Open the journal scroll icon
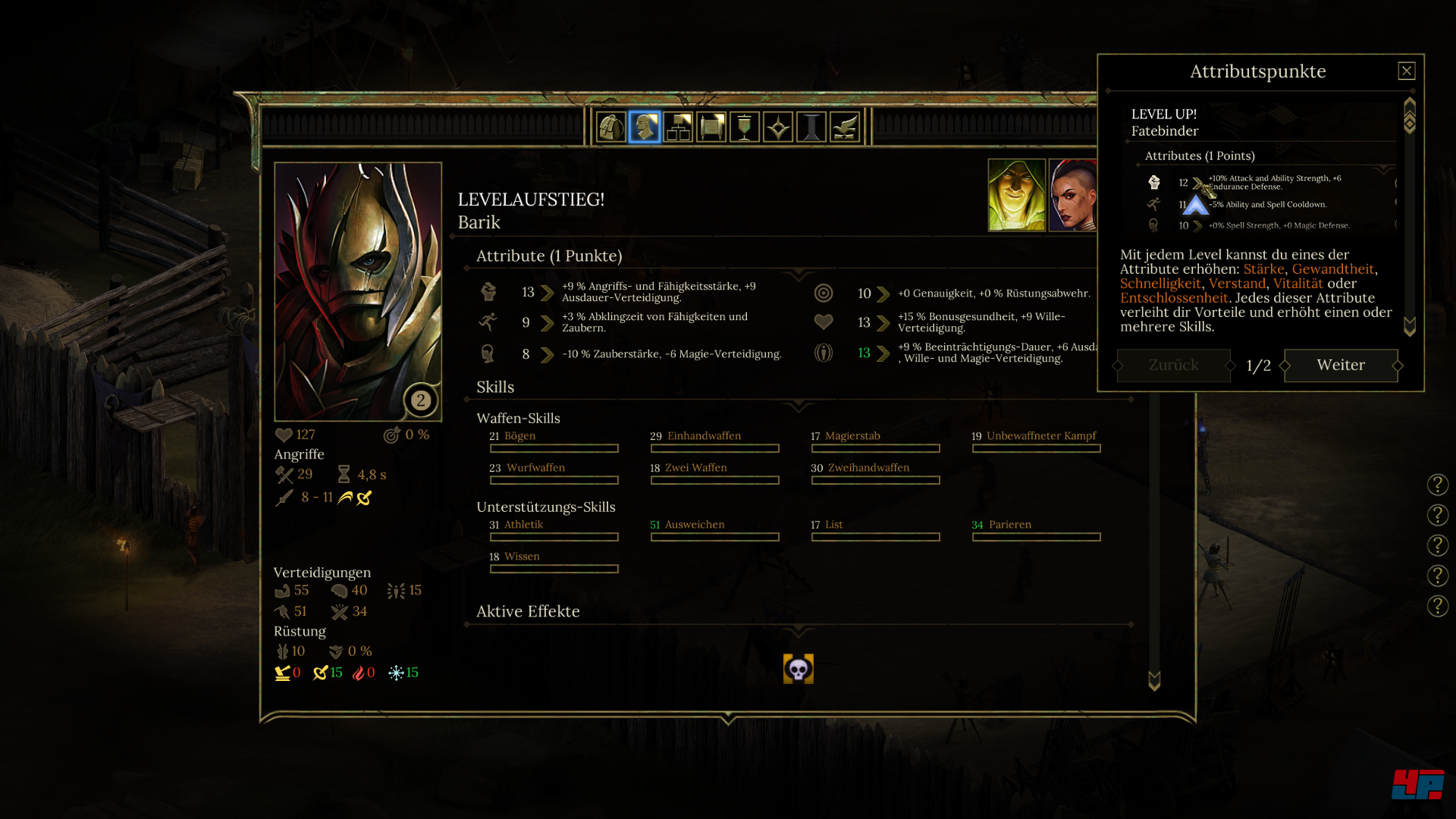The height and width of the screenshot is (819, 1456). [x=713, y=127]
